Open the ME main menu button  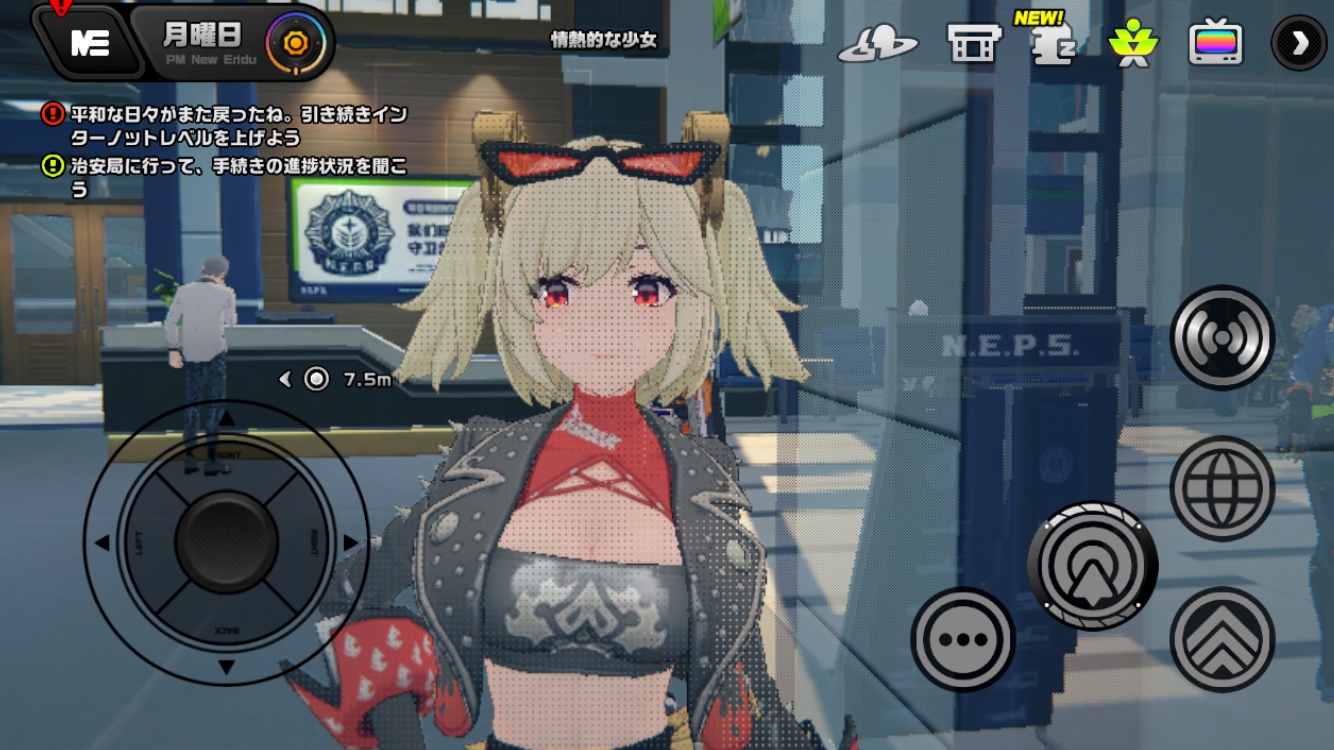pos(90,43)
